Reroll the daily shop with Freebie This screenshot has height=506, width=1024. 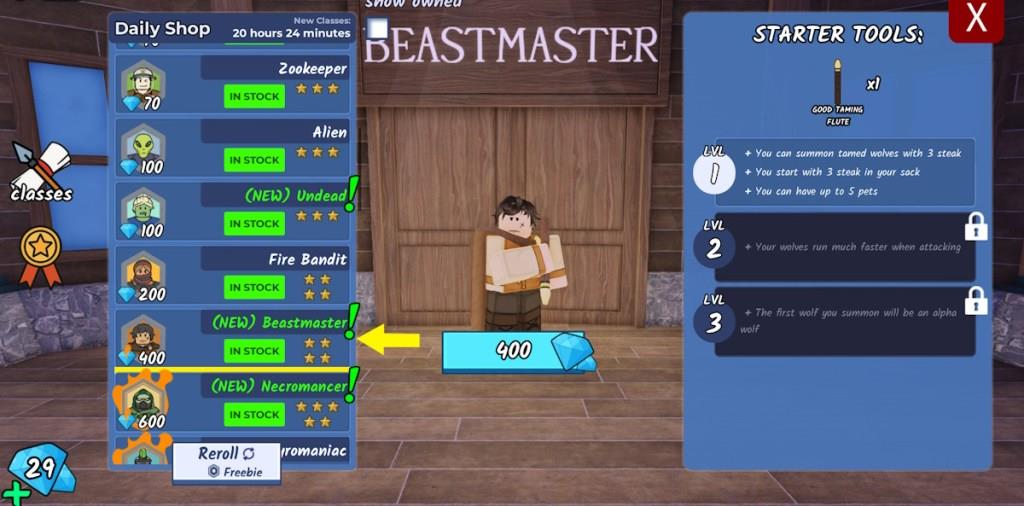click(x=226, y=462)
